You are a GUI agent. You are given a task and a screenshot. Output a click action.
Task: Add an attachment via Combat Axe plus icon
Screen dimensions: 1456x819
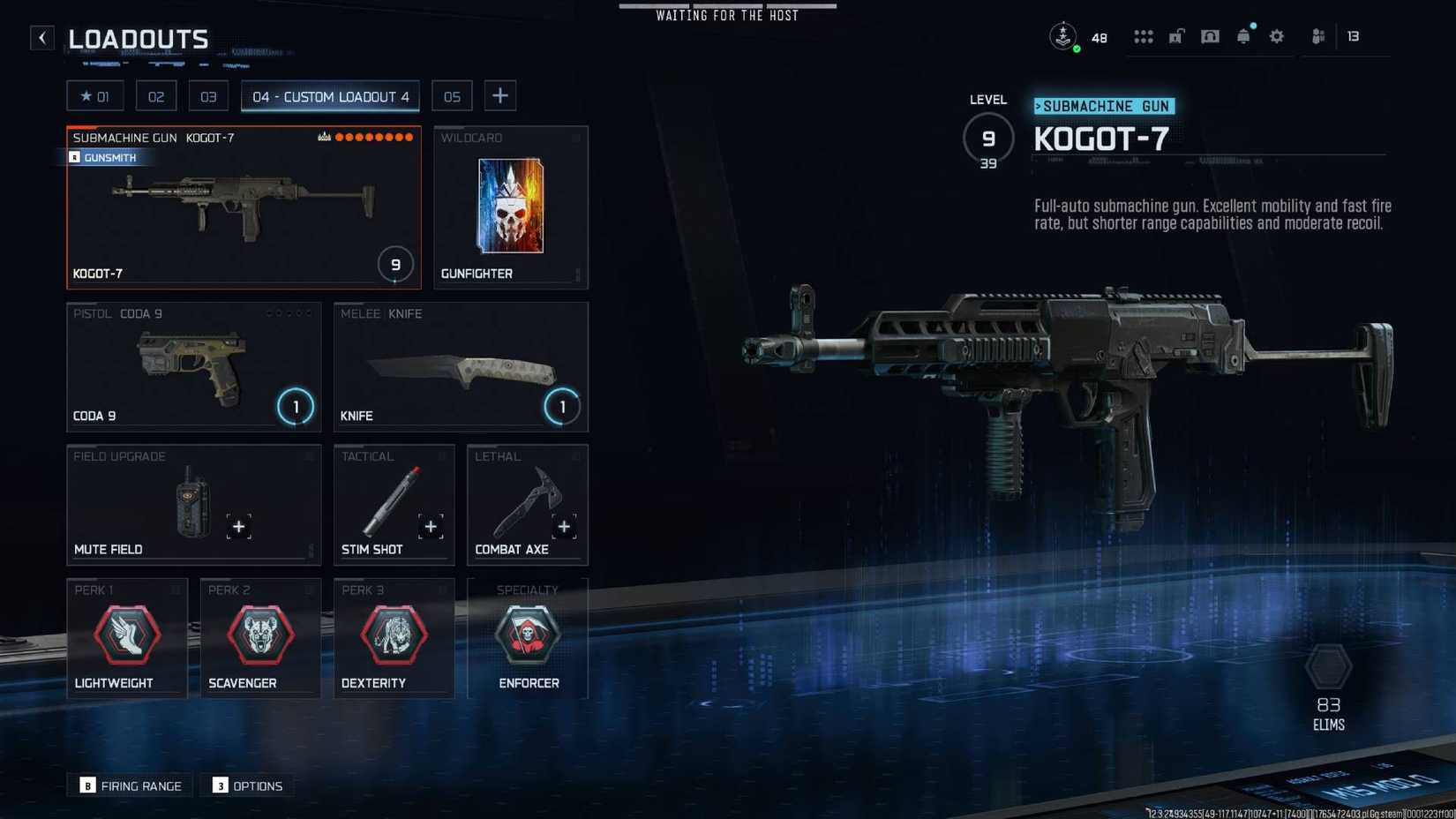coord(564,526)
